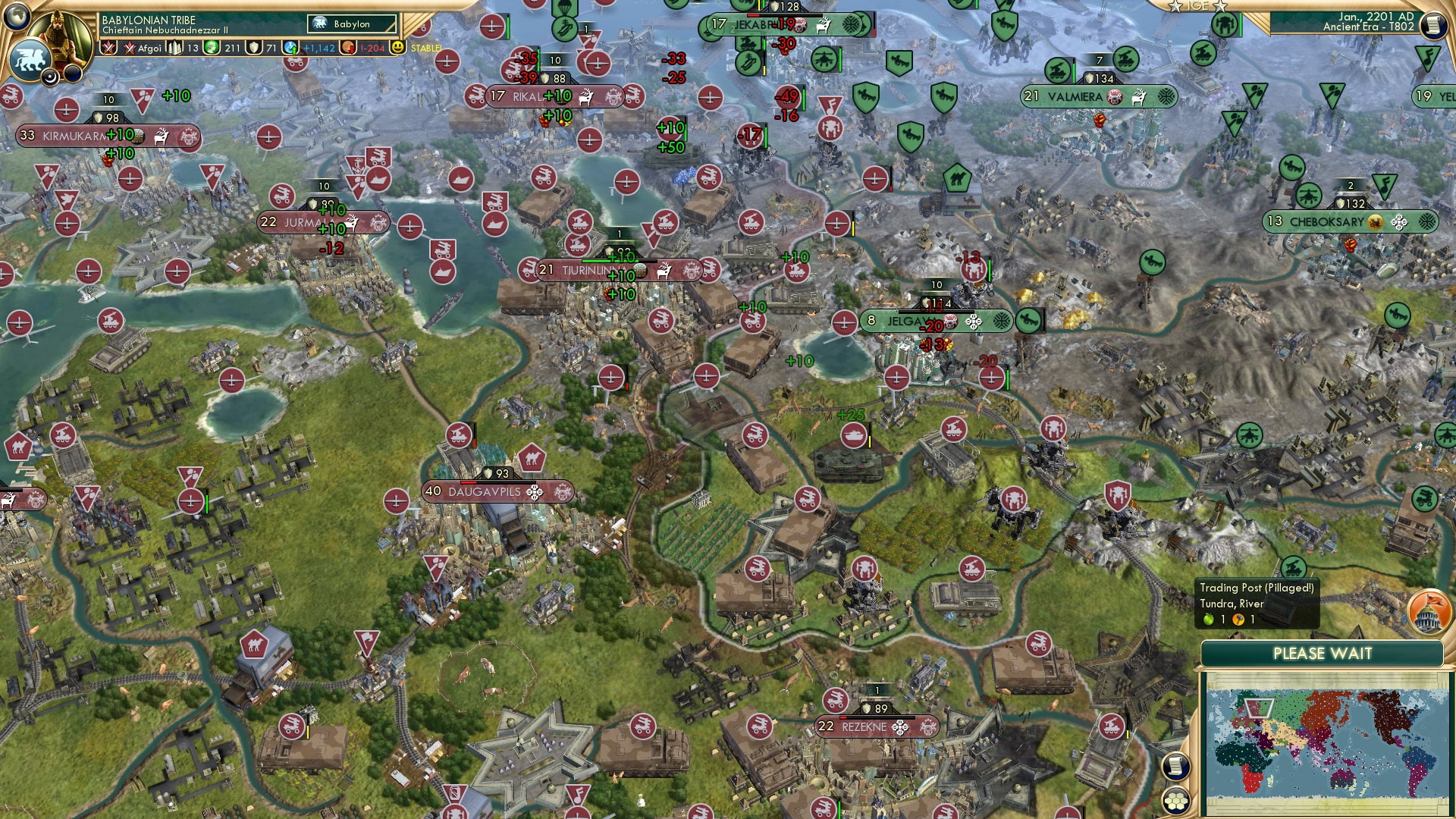
Task: Open the diplomacy screen via the capitol icon
Action: [1427, 611]
